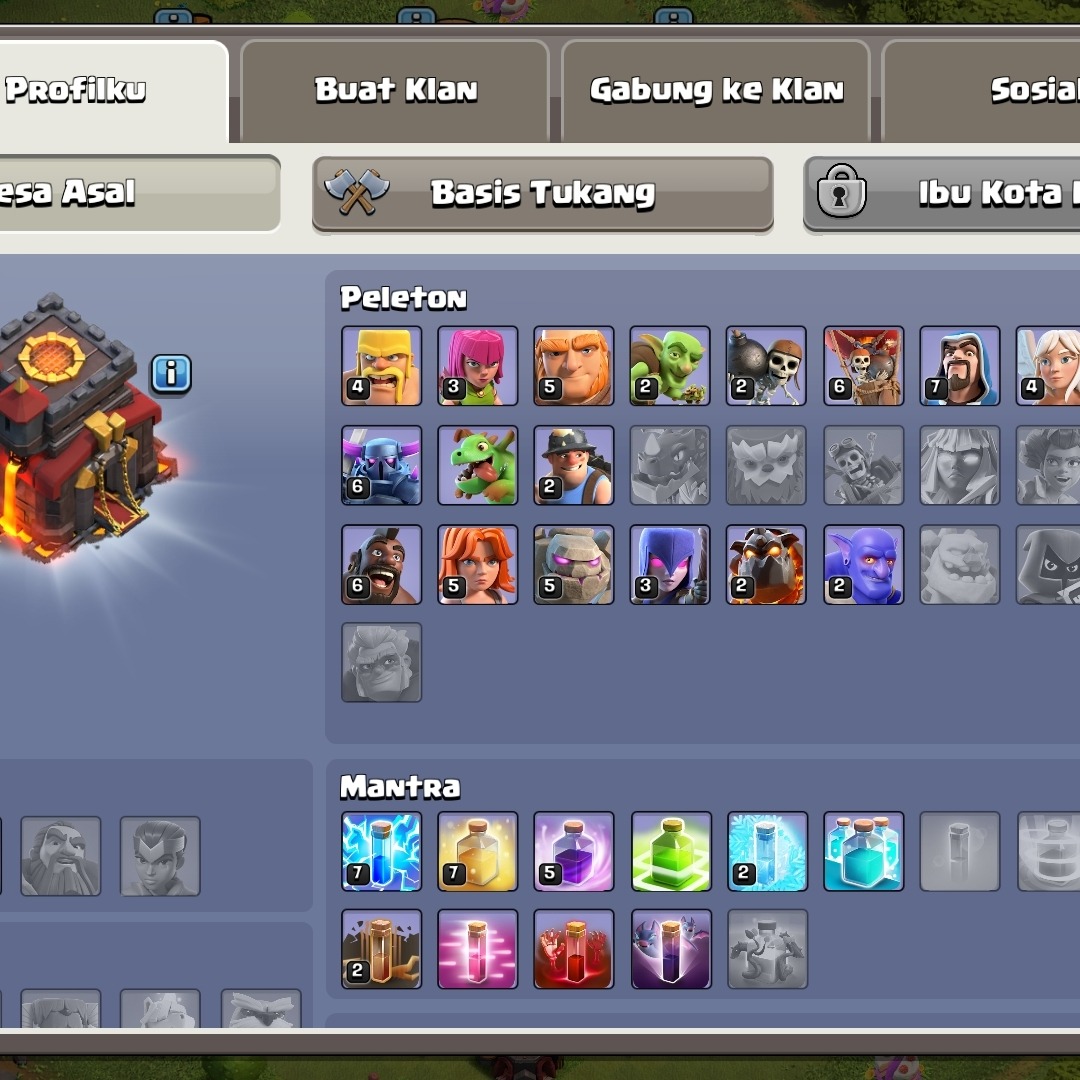Select the Wizard troop icon

[x=959, y=366]
